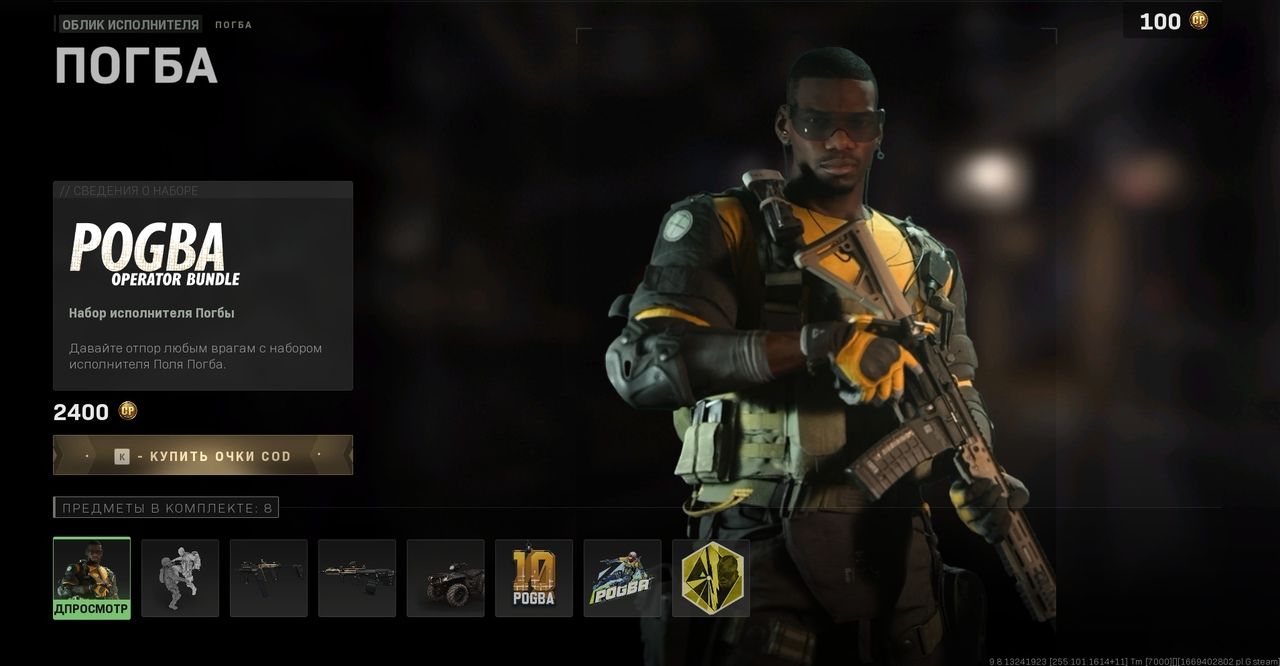Click the 'Купить очки COD' button
1280x666 pixels.
tap(203, 456)
